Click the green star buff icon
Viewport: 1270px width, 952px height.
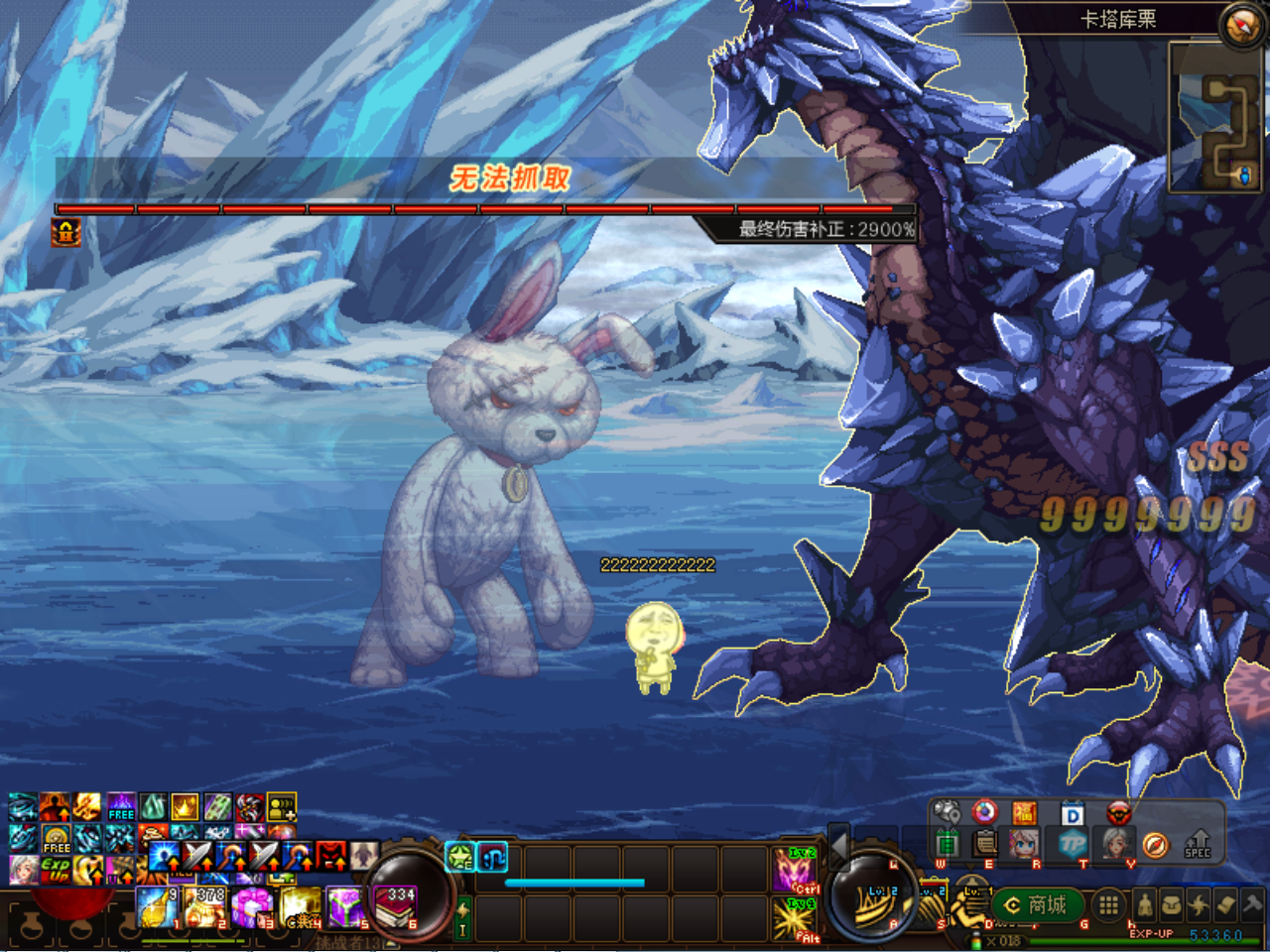point(459,856)
